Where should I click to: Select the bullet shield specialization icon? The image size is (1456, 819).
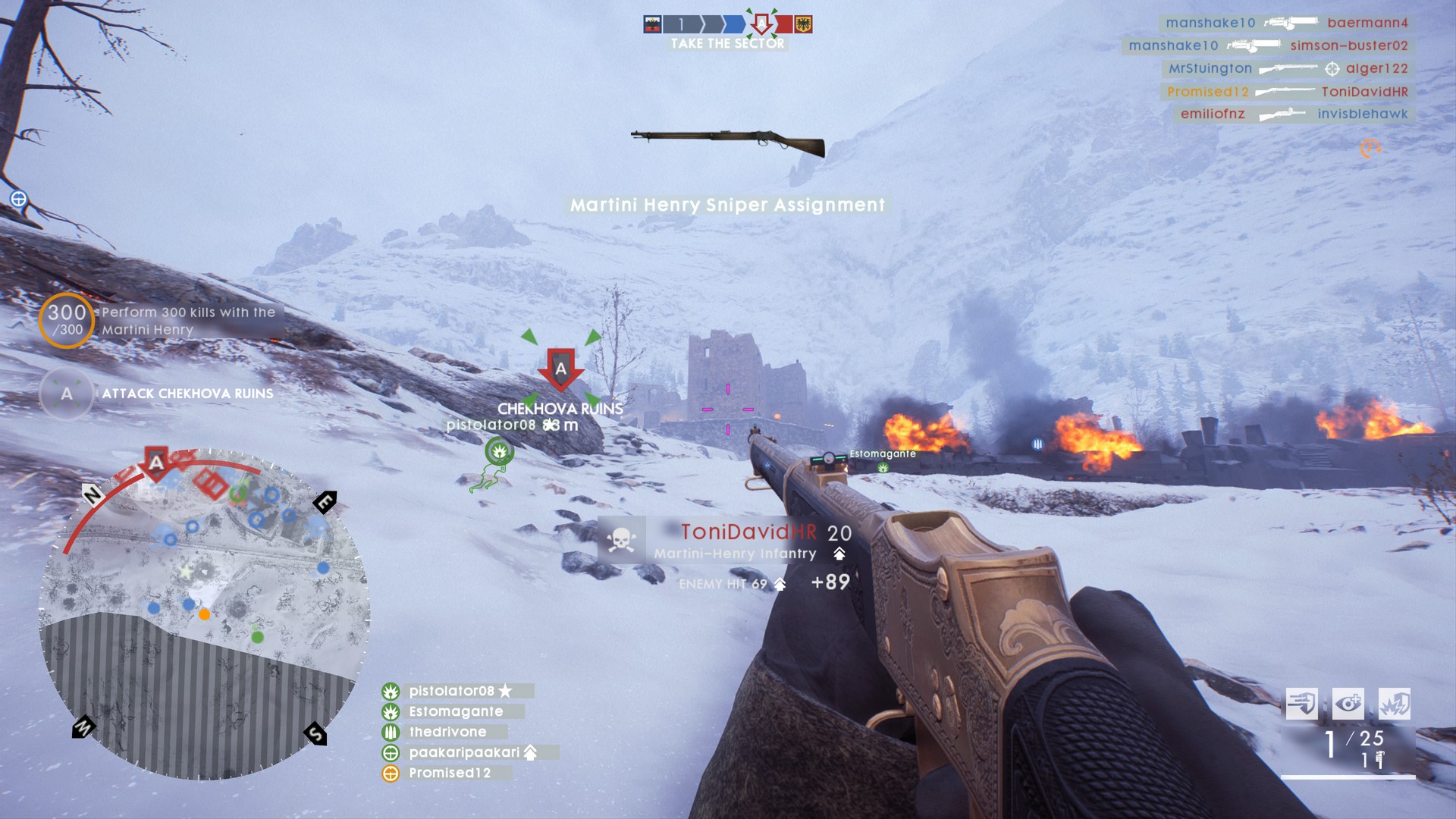click(x=1301, y=704)
